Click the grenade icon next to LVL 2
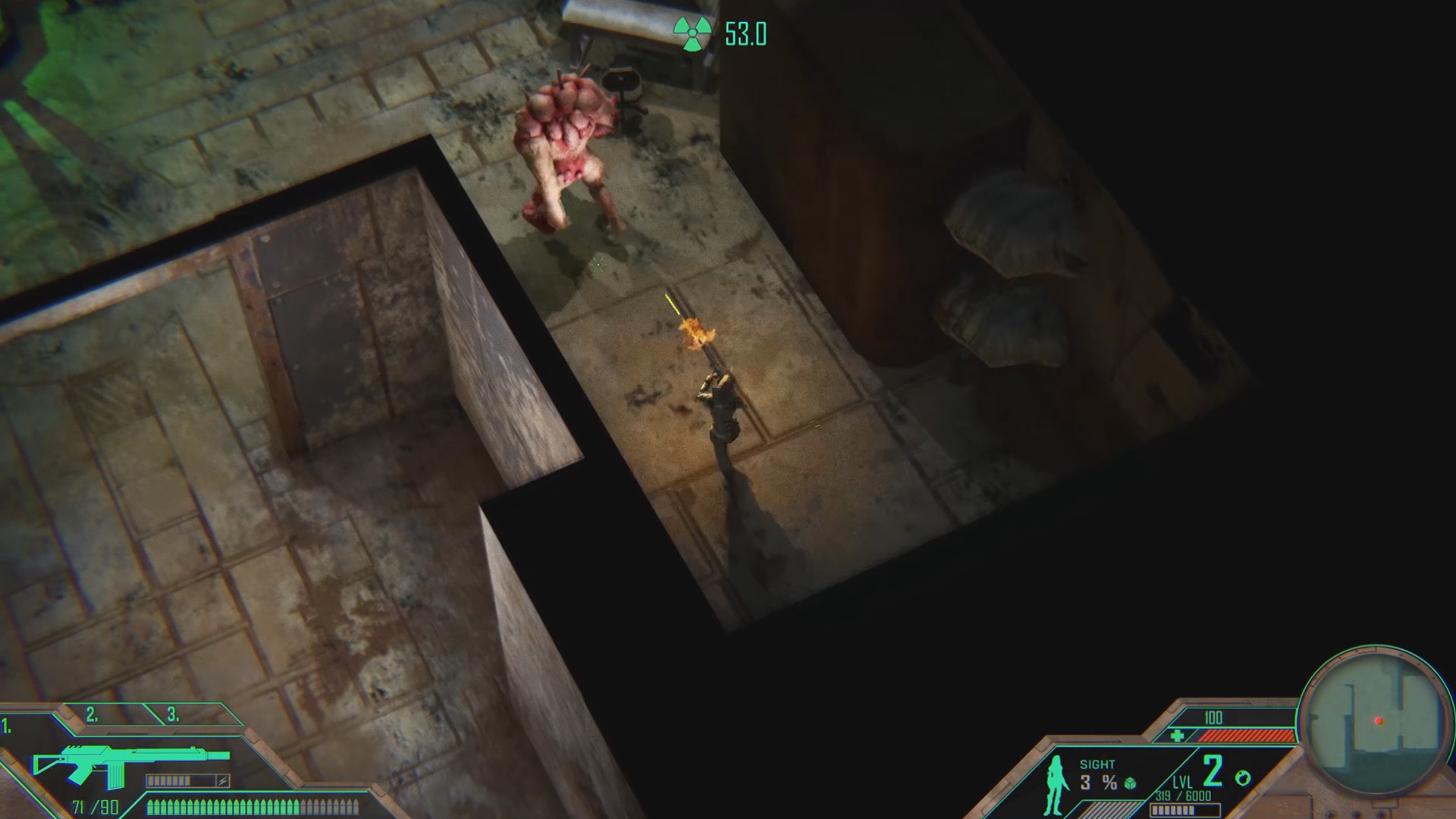This screenshot has width=1456, height=819. point(1243,777)
